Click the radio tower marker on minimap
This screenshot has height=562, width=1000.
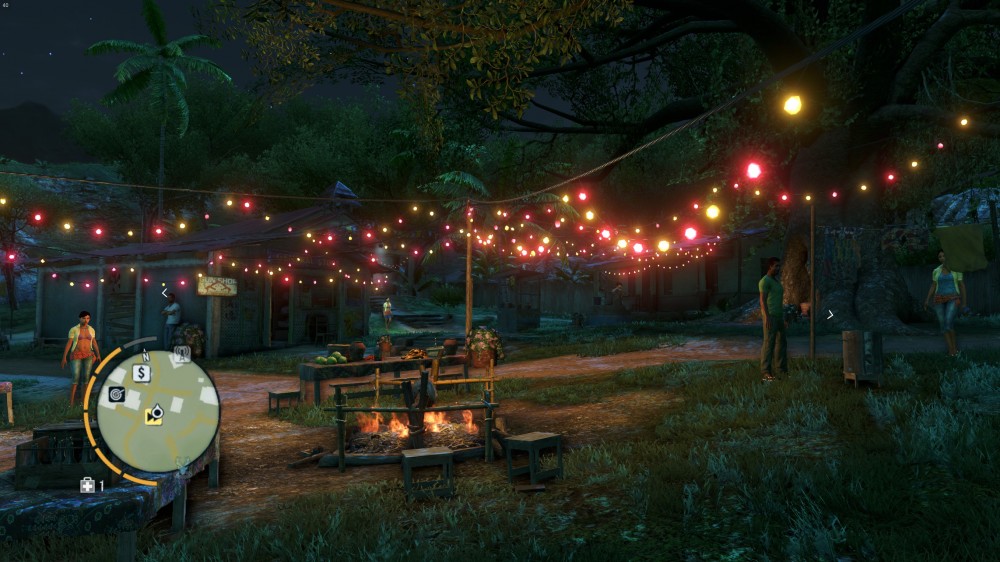(x=182, y=353)
